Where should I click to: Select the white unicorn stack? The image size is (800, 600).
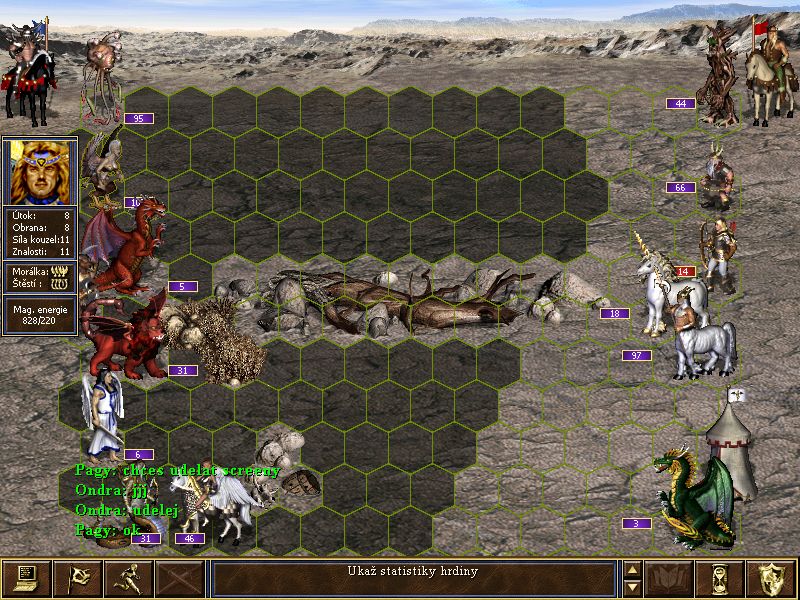662,290
